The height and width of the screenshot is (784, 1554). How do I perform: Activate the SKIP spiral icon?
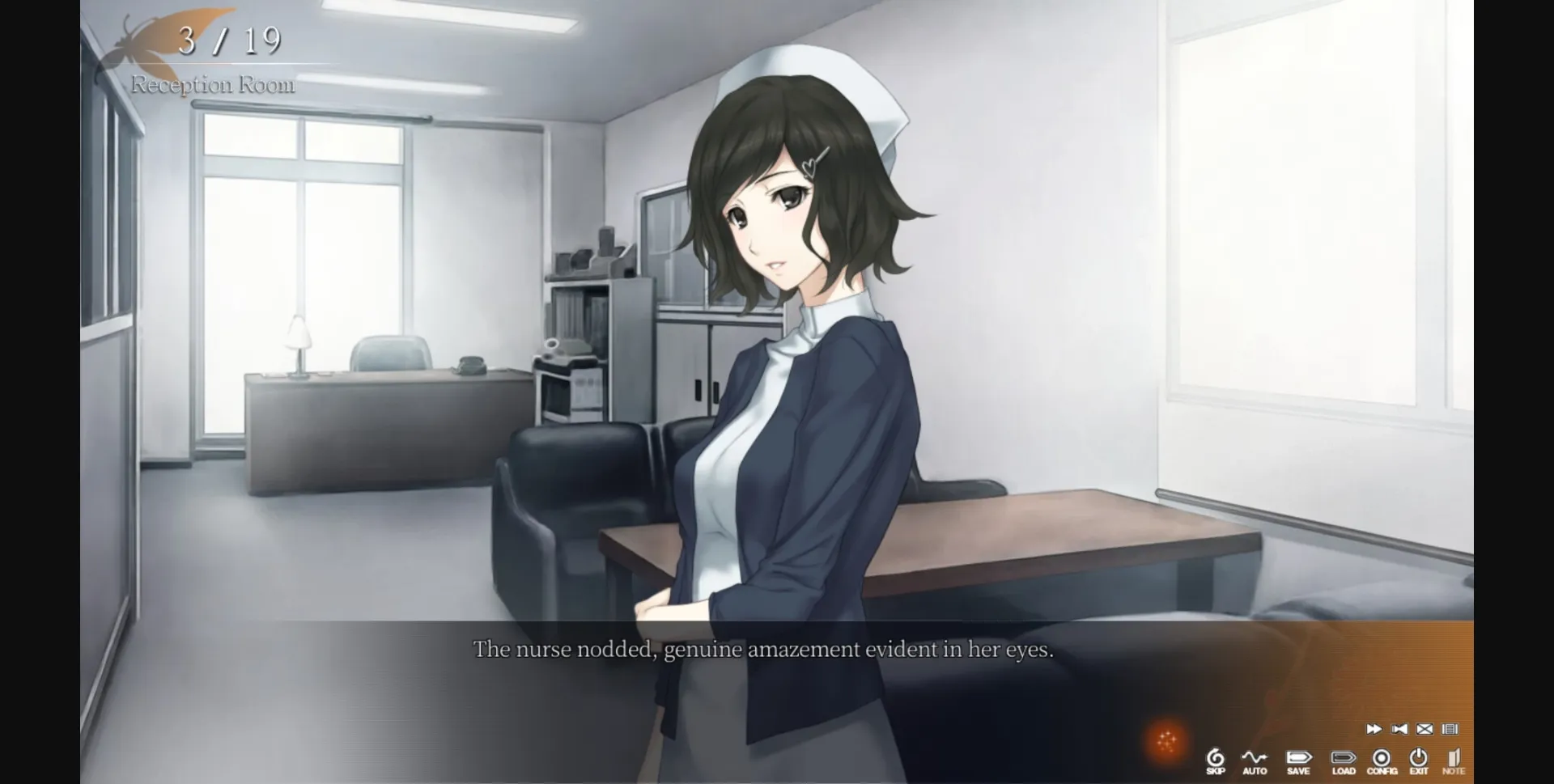click(x=1216, y=756)
